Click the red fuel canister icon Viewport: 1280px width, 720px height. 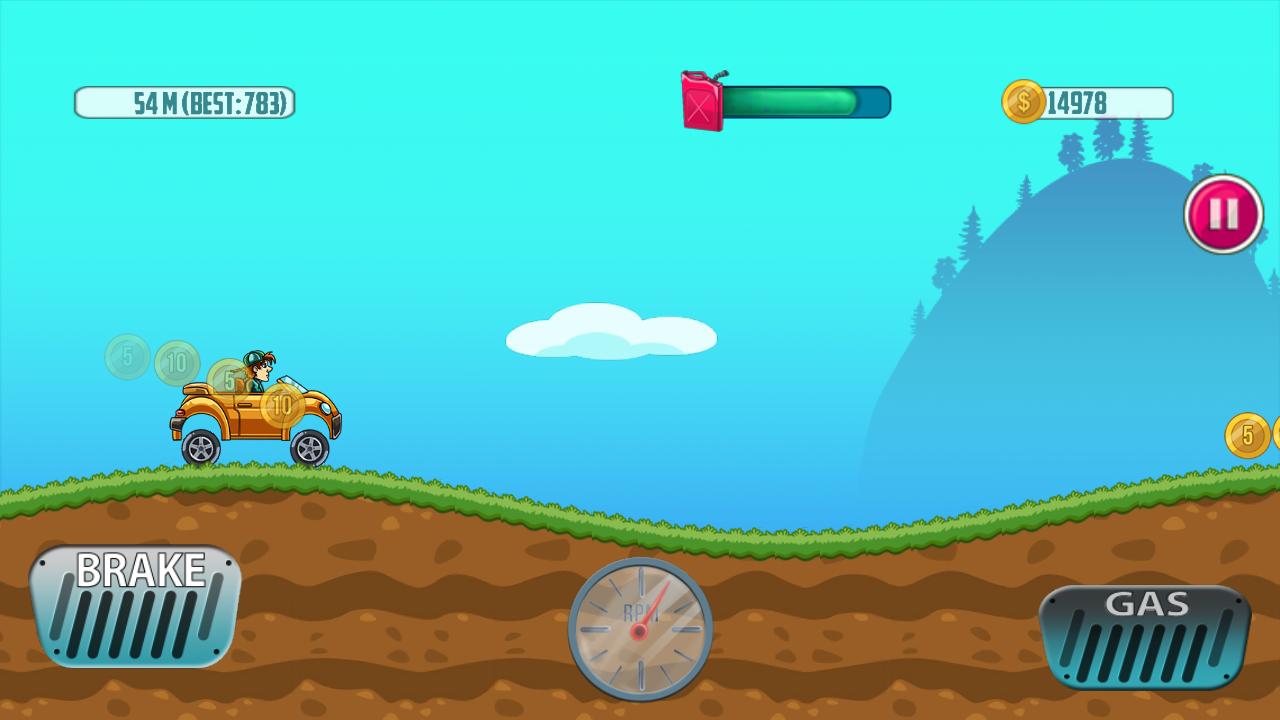tap(702, 98)
